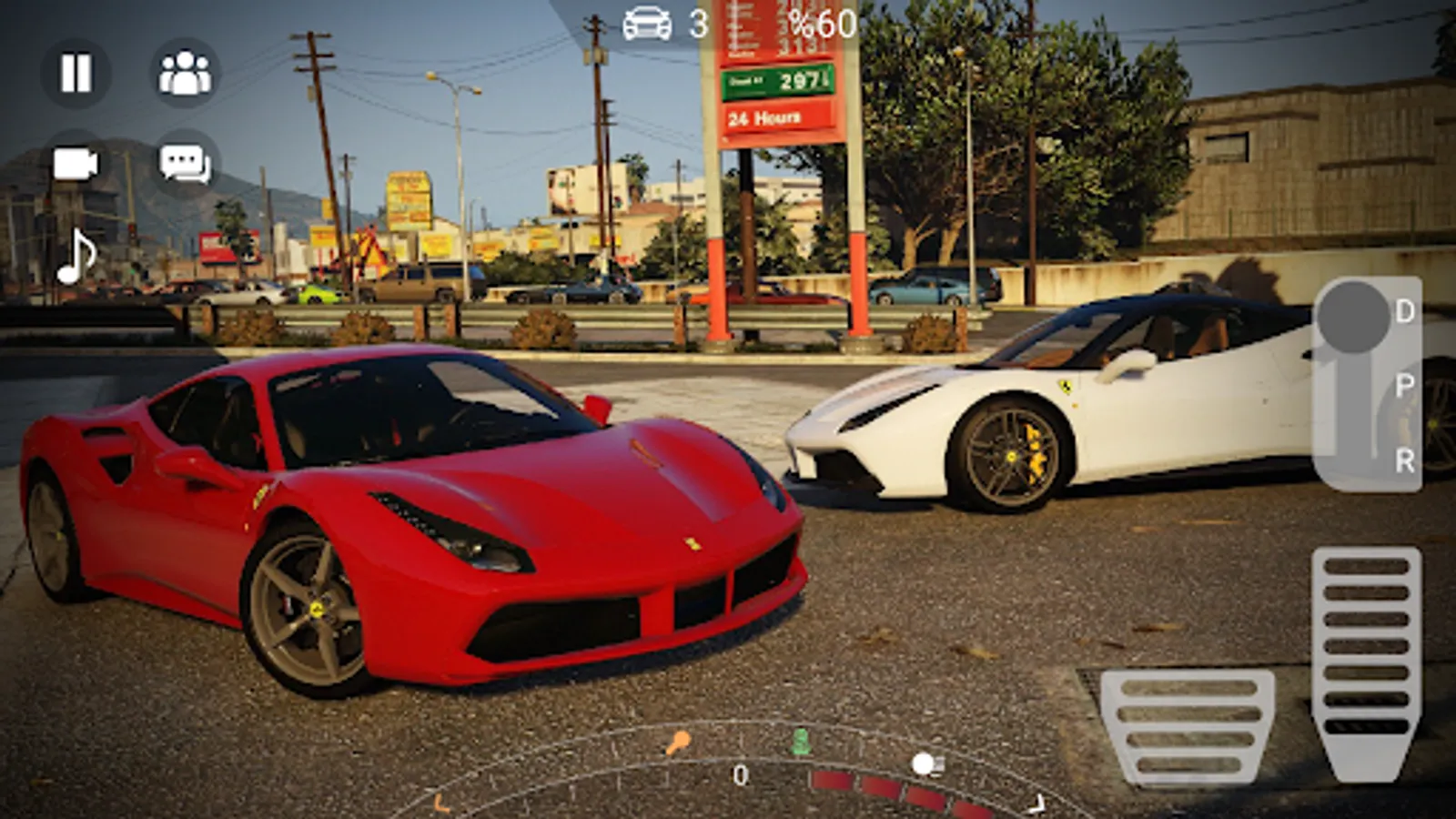Step on the gas pedal

1366,660
